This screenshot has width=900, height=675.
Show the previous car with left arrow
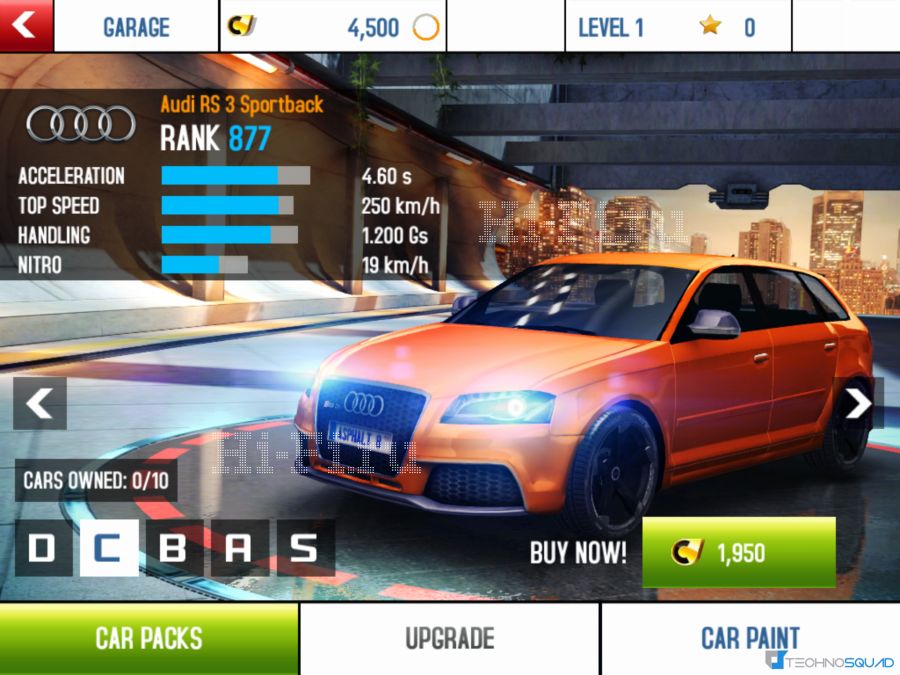(x=40, y=403)
